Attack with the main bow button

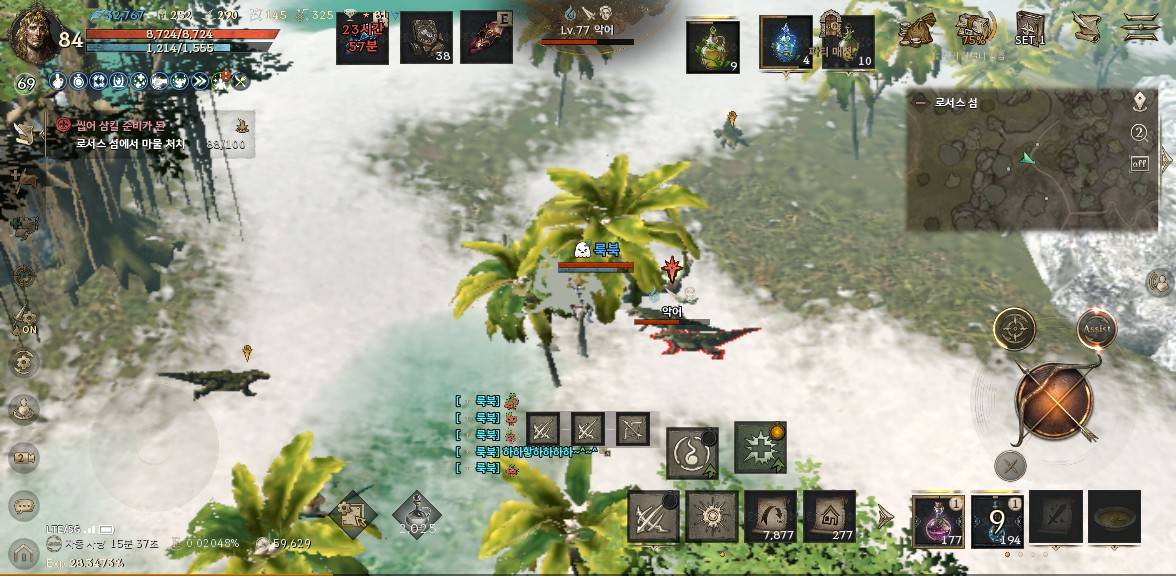[1054, 402]
